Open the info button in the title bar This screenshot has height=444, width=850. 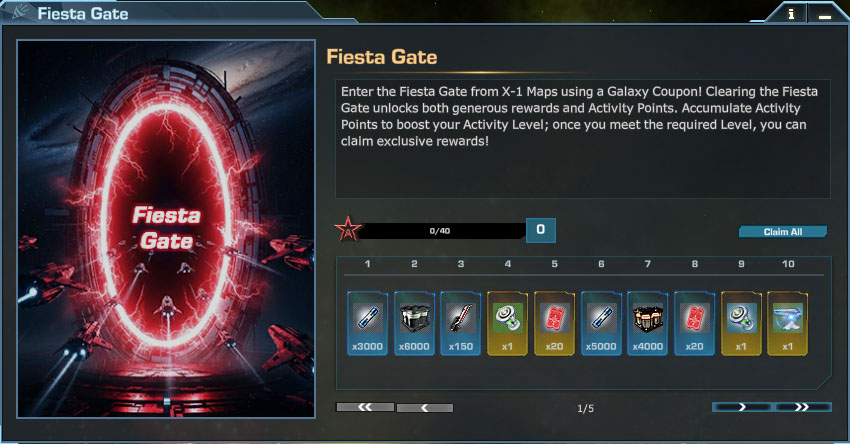[x=791, y=15]
